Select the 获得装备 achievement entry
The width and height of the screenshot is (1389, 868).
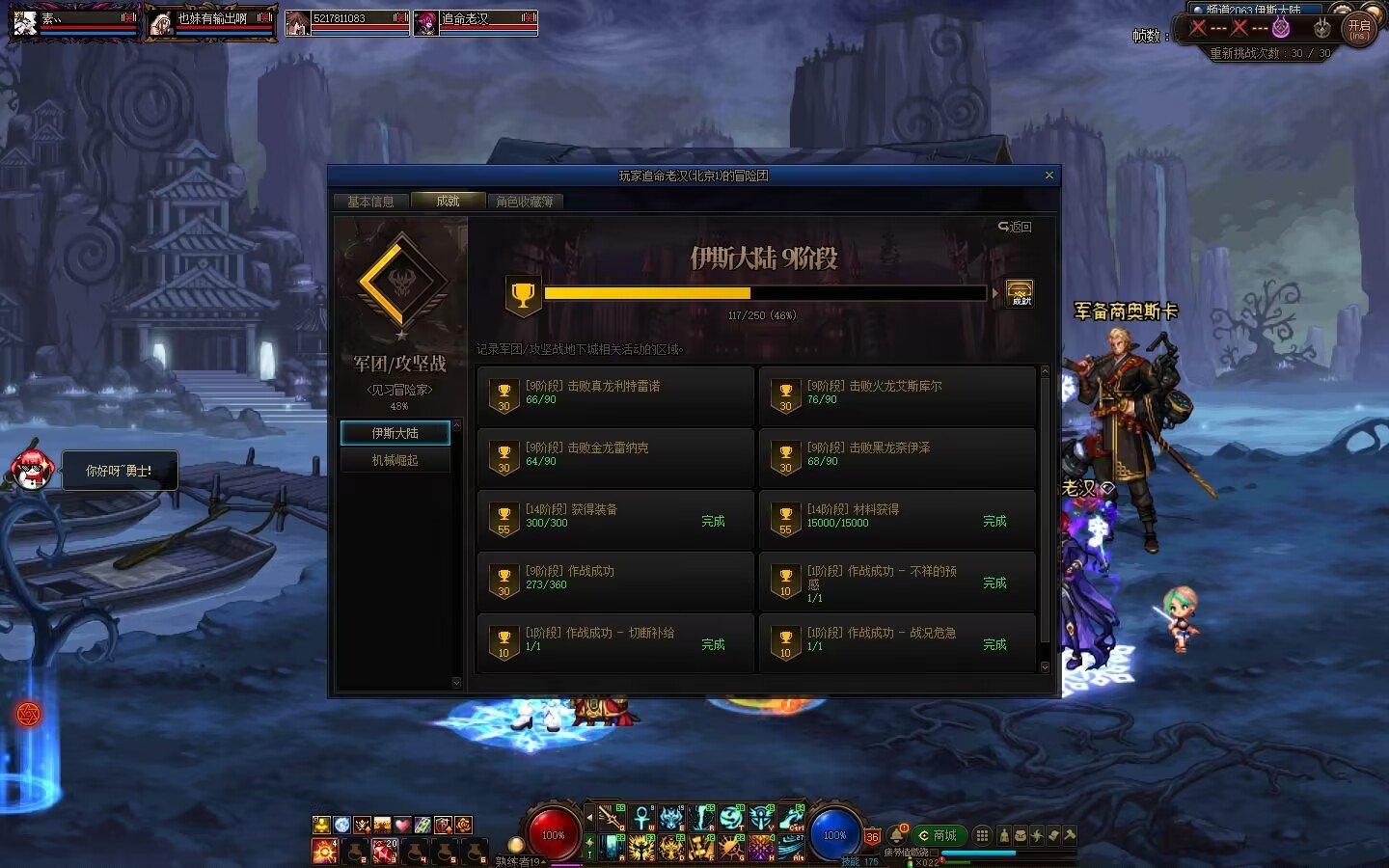(615, 519)
